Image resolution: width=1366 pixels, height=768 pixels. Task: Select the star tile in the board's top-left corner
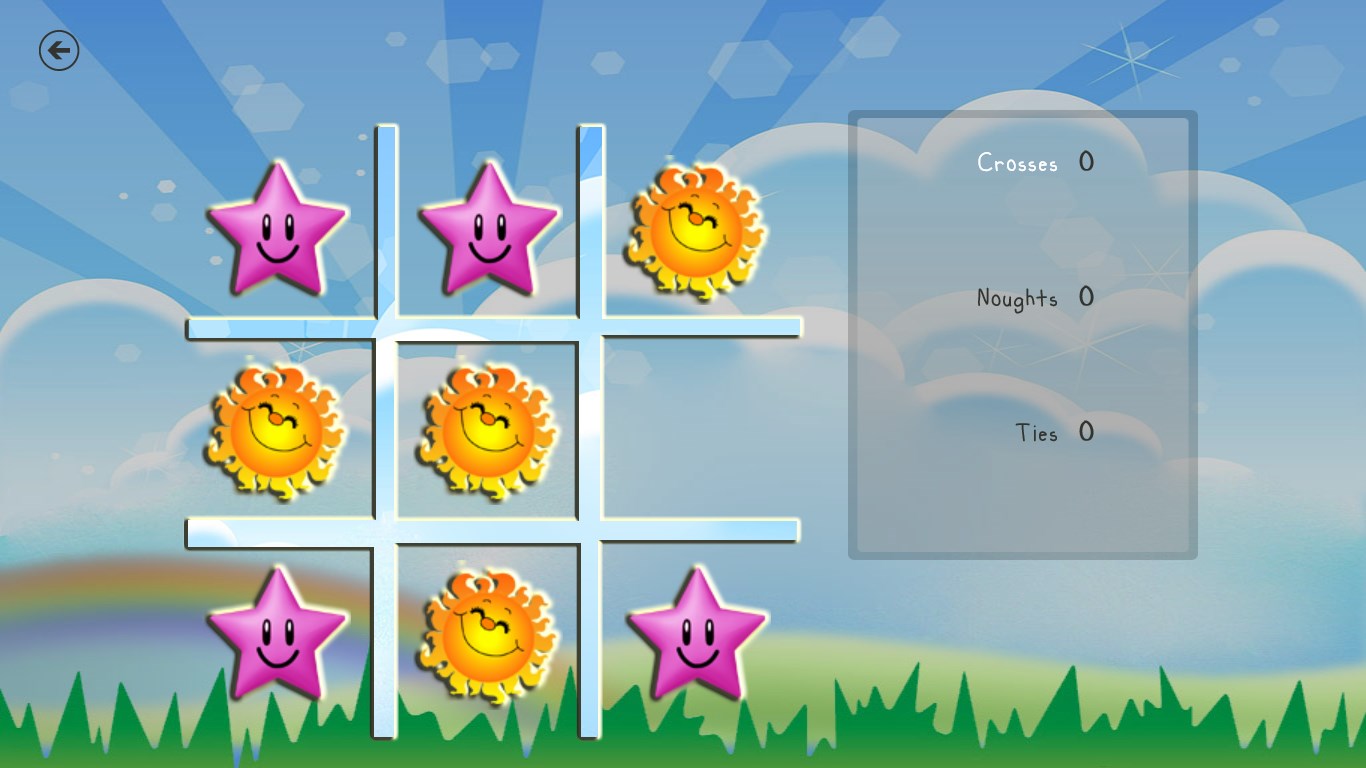[x=277, y=230]
